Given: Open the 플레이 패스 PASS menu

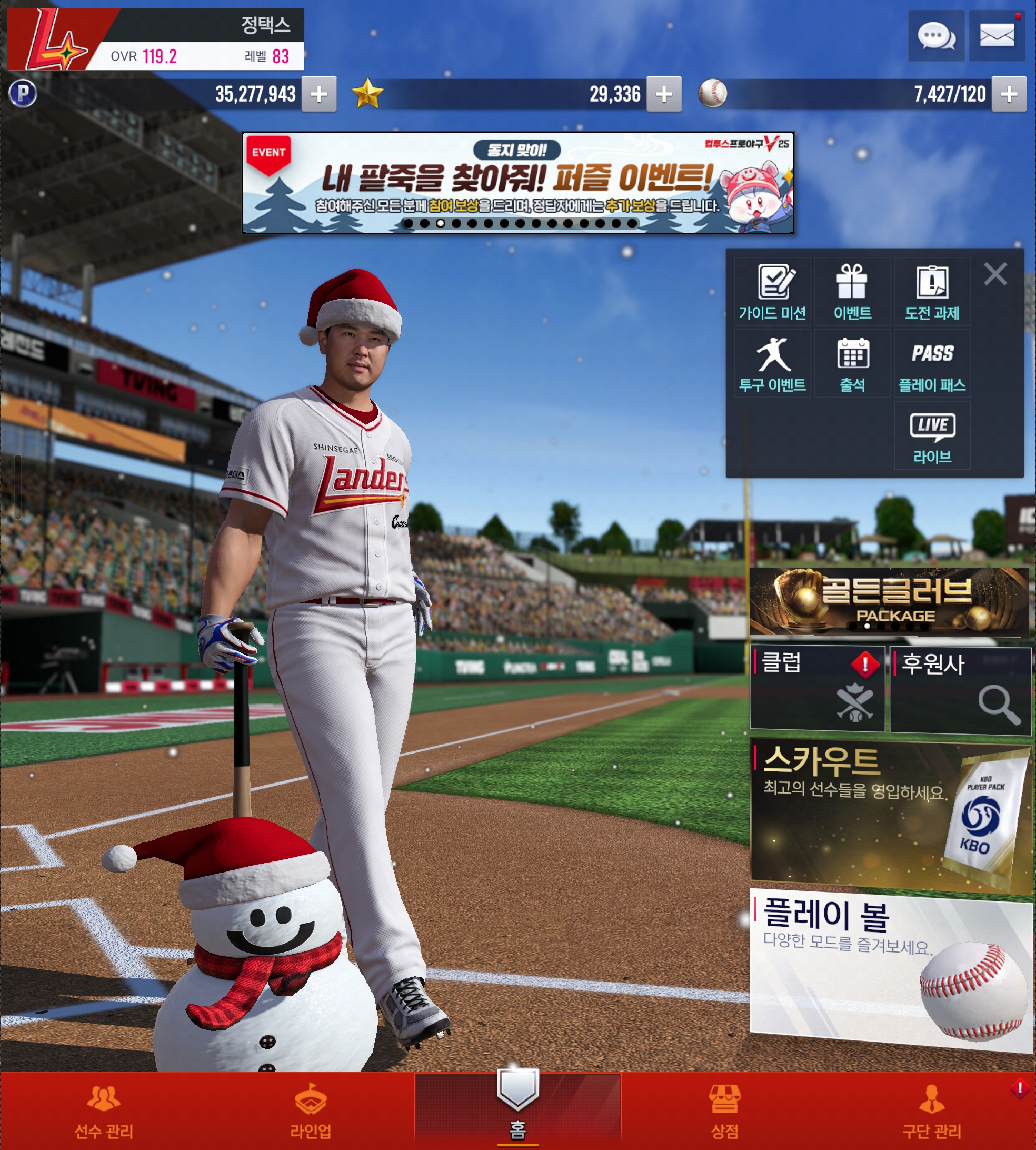Looking at the screenshot, I should [x=932, y=364].
